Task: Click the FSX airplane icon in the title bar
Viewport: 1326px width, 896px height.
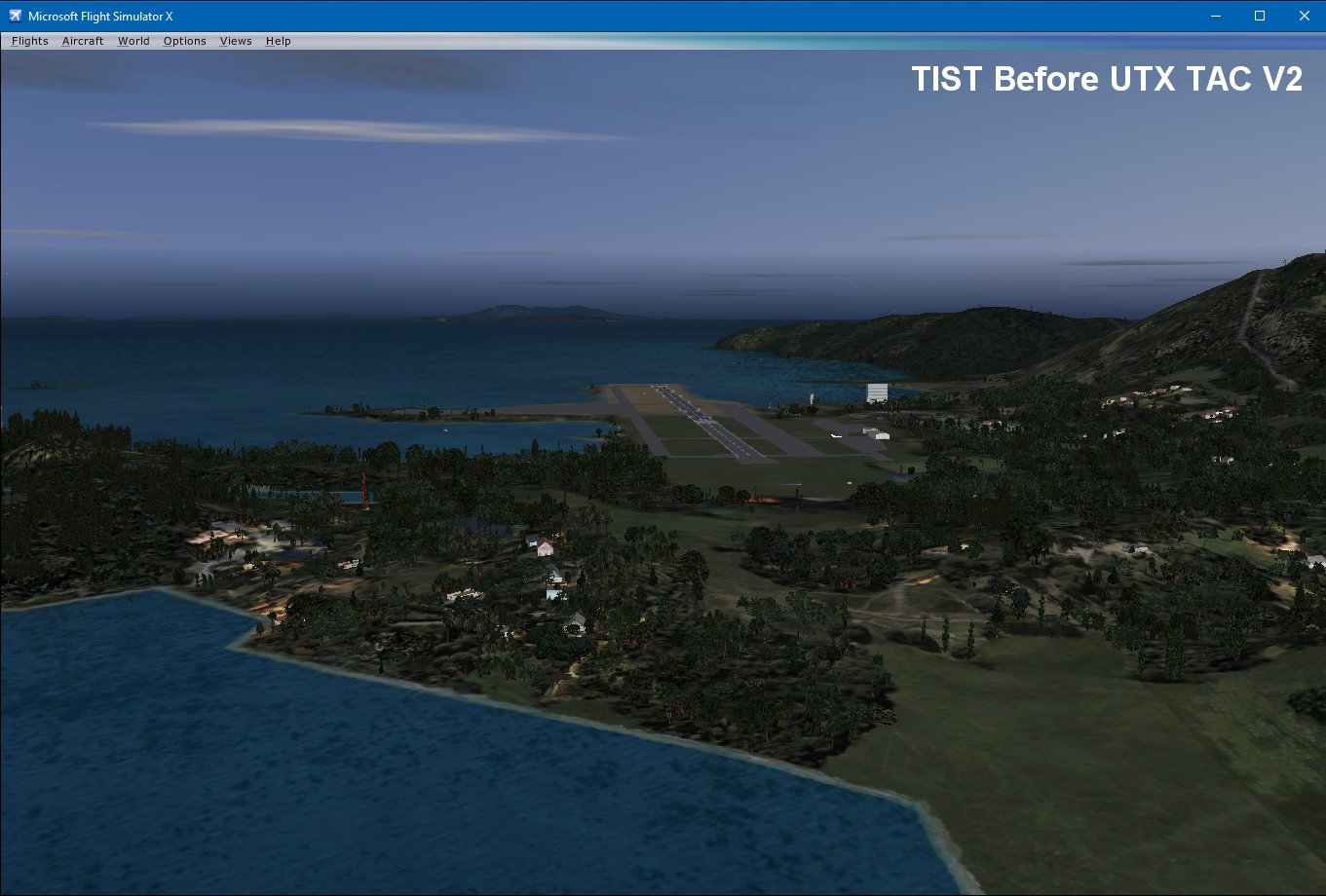Action: coord(14,15)
